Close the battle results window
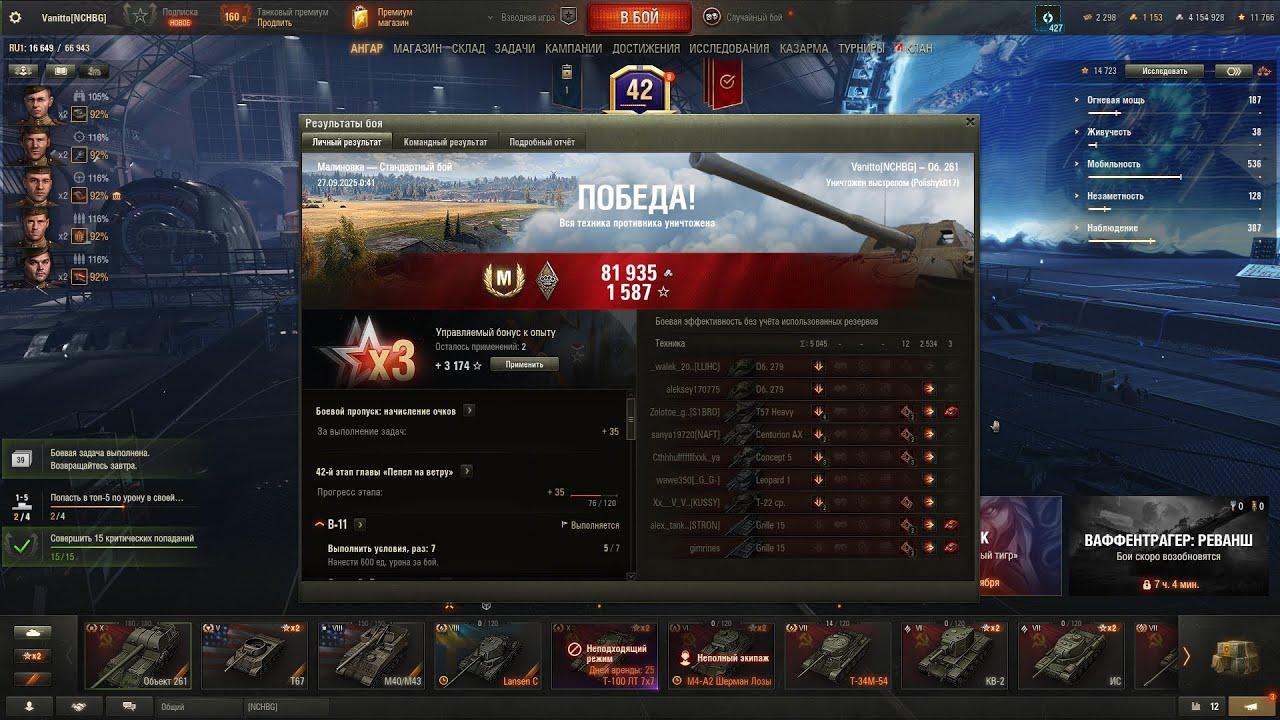 [969, 121]
